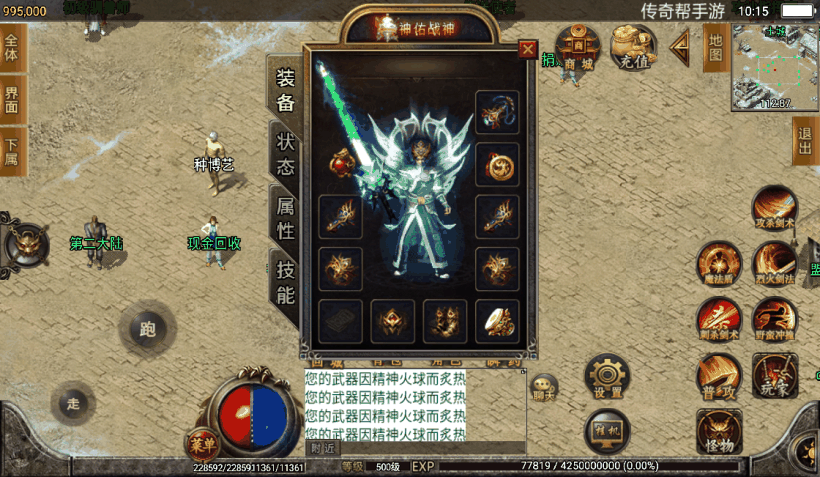Open the 设置 settings gear
Image resolution: width=820 pixels, height=477 pixels.
coord(607,376)
